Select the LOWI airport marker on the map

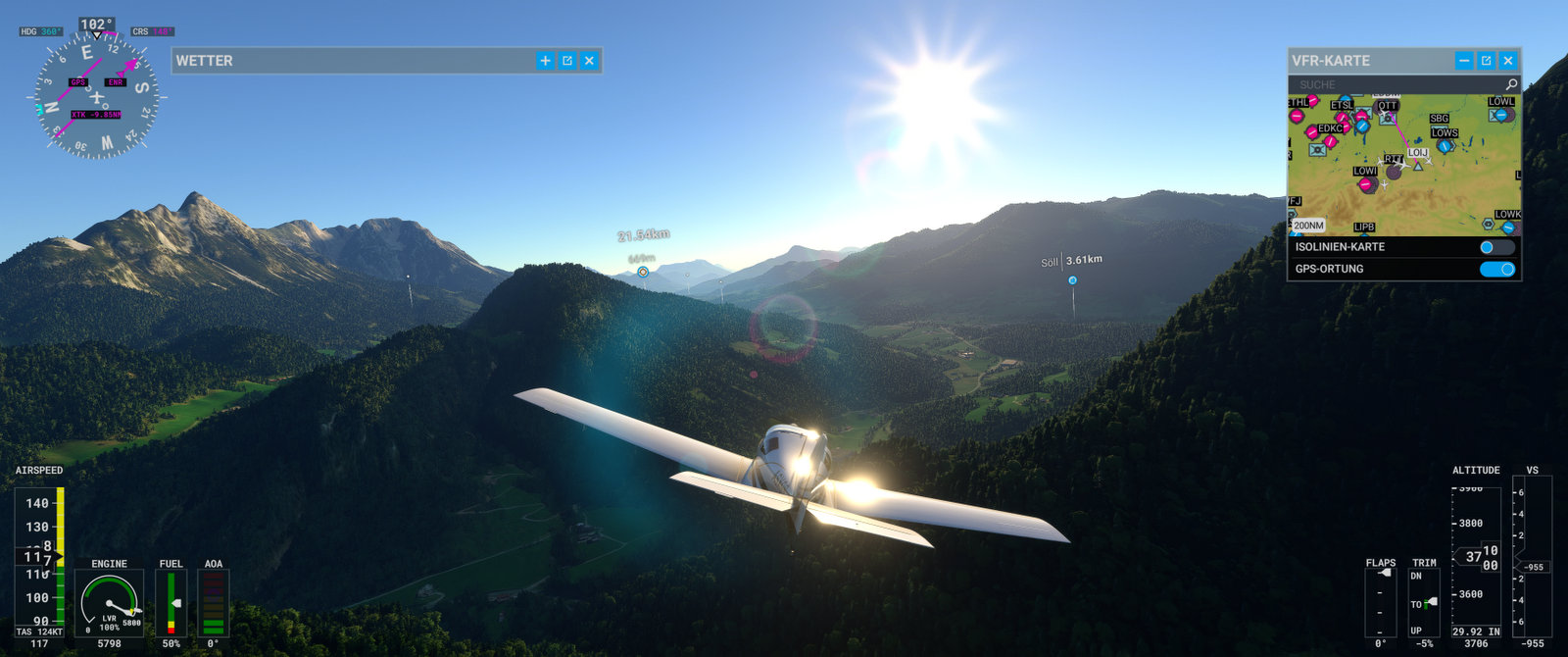point(1365,183)
